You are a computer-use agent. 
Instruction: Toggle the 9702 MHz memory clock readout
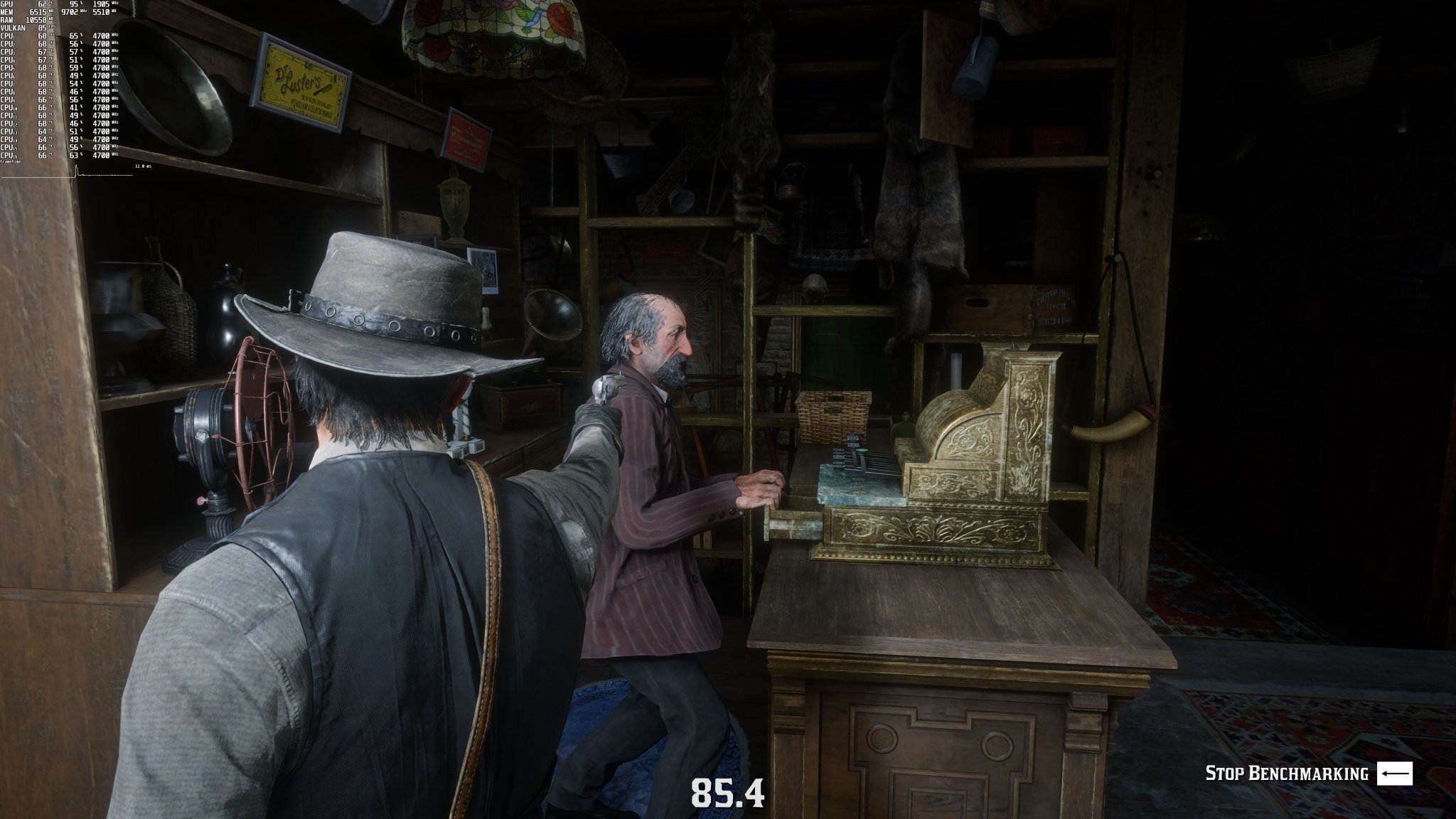pos(71,12)
